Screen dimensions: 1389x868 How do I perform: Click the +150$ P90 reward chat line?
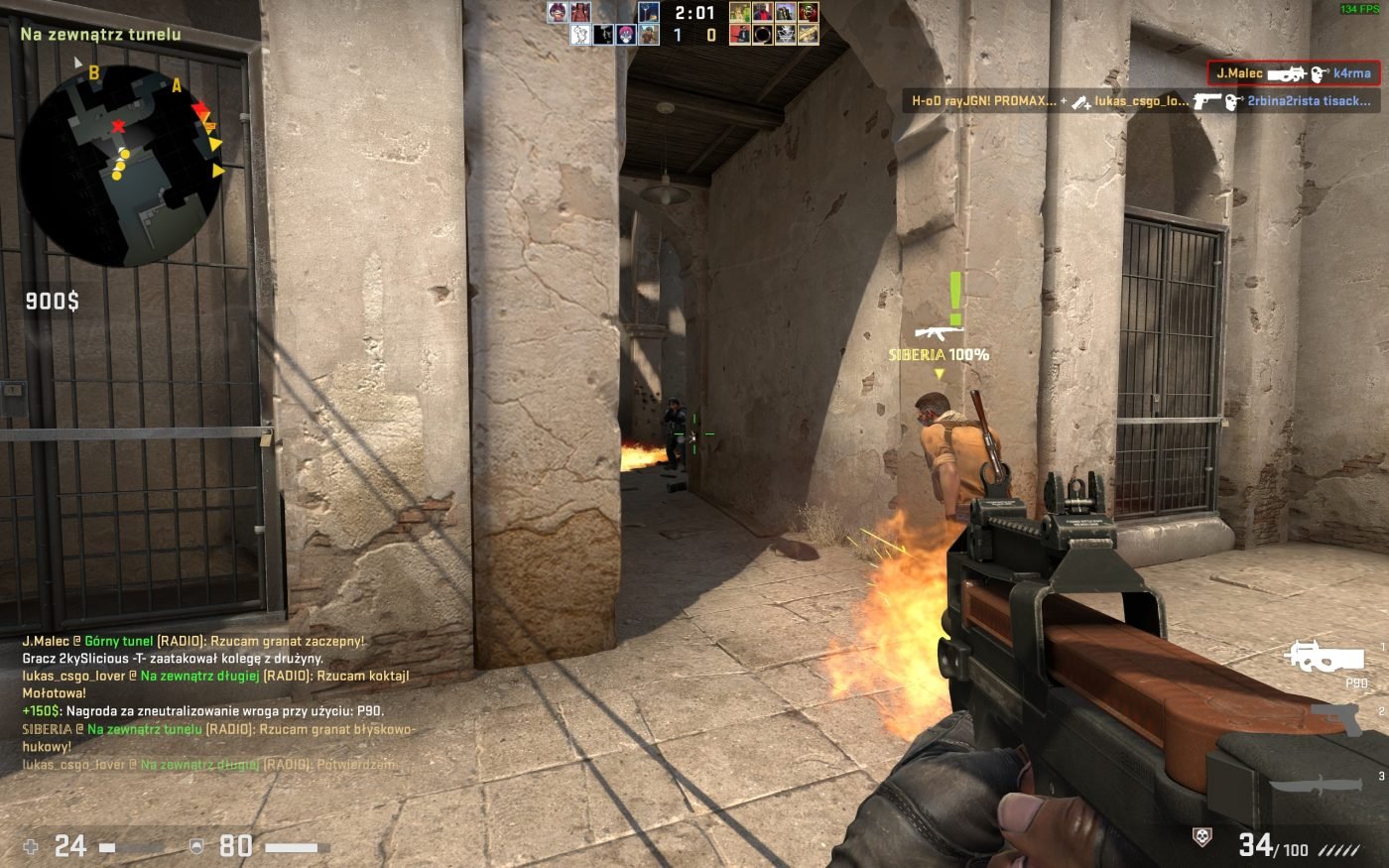[202, 711]
